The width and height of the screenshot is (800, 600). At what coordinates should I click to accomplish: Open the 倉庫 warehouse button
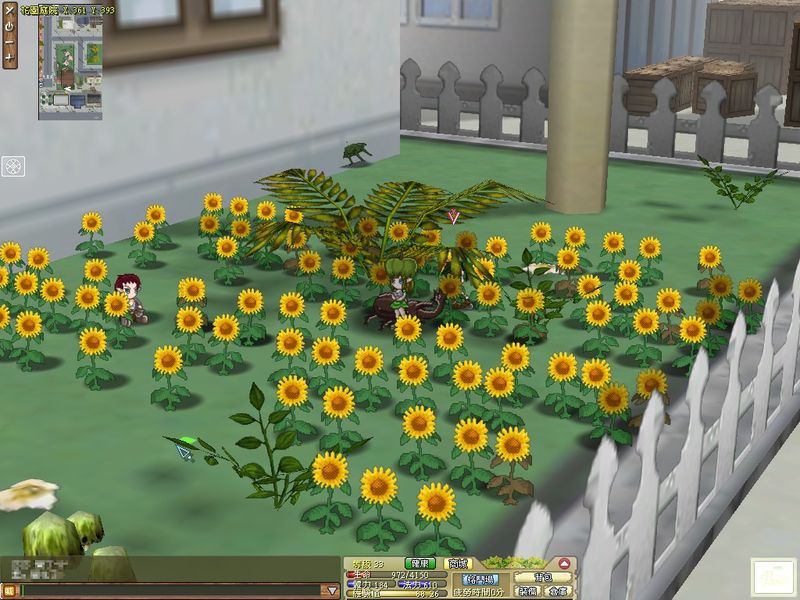tap(557, 591)
